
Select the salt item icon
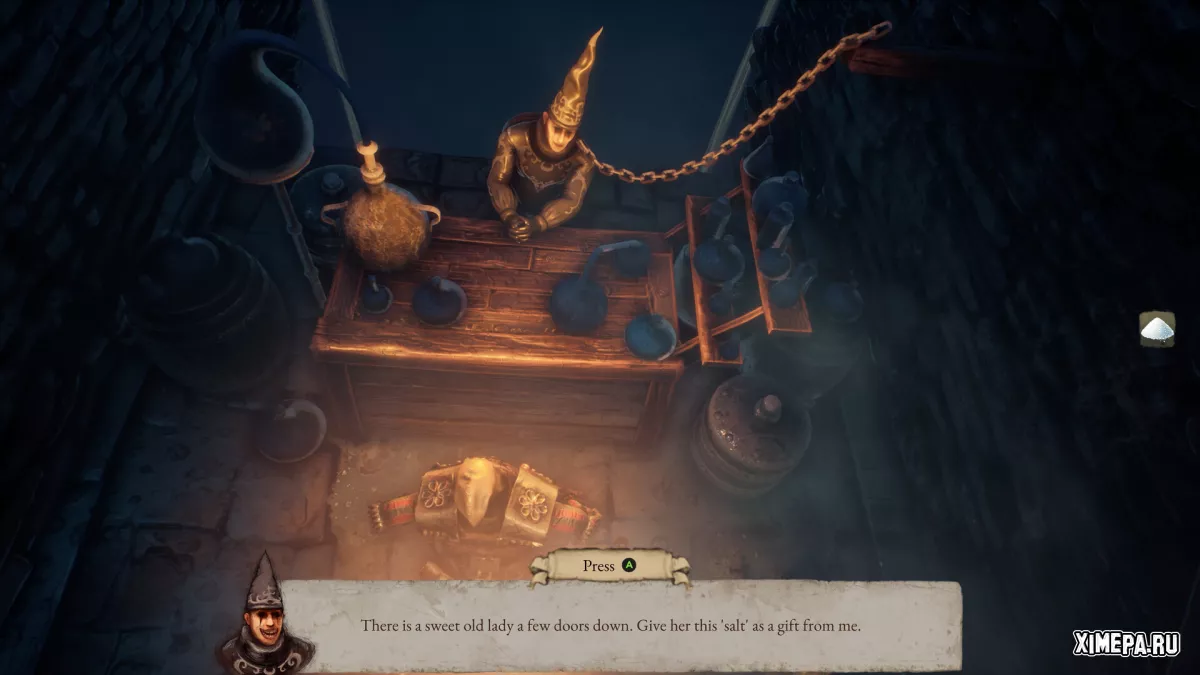click(1157, 329)
